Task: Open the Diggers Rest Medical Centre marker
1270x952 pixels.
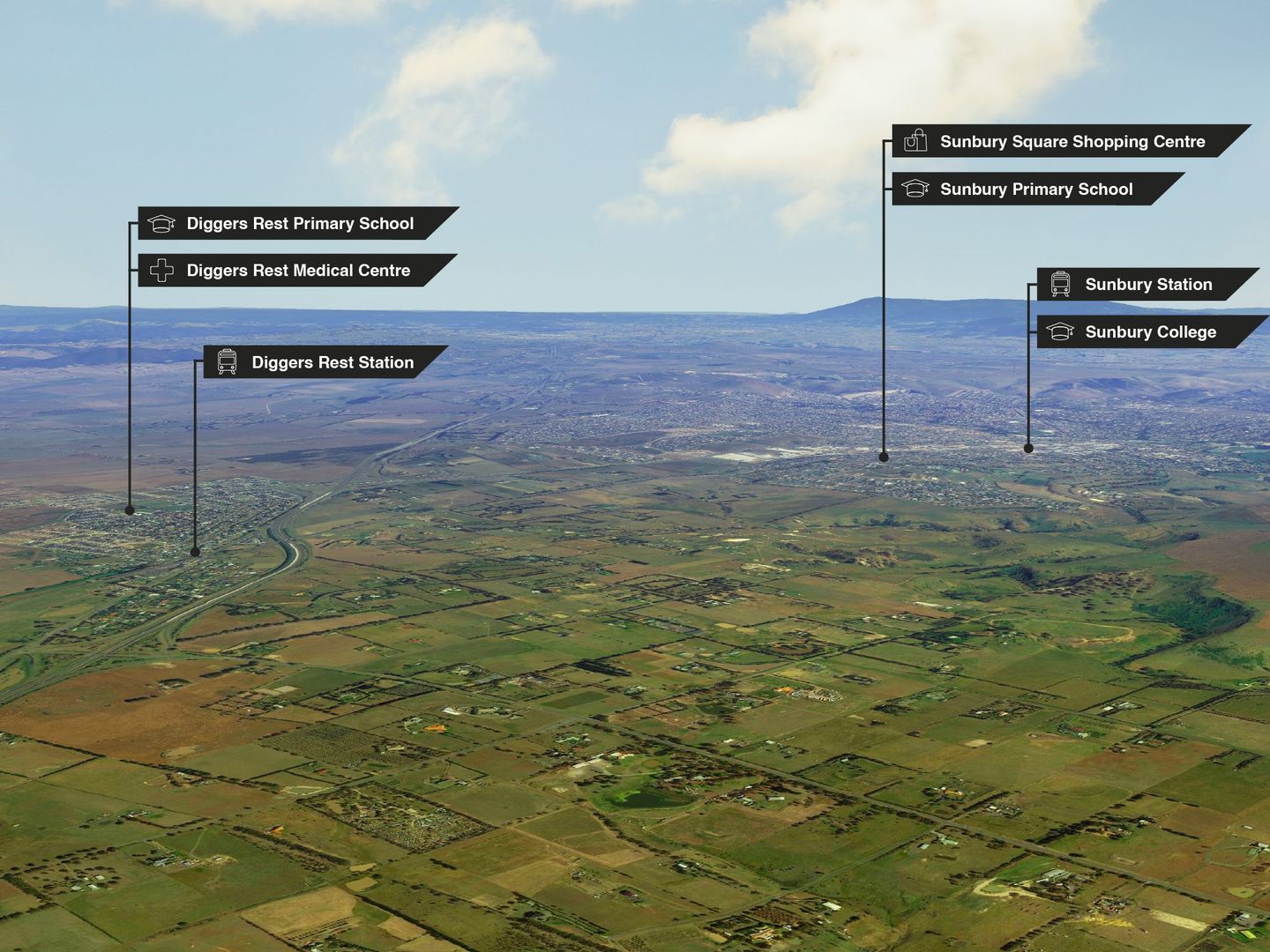Action: coord(296,271)
